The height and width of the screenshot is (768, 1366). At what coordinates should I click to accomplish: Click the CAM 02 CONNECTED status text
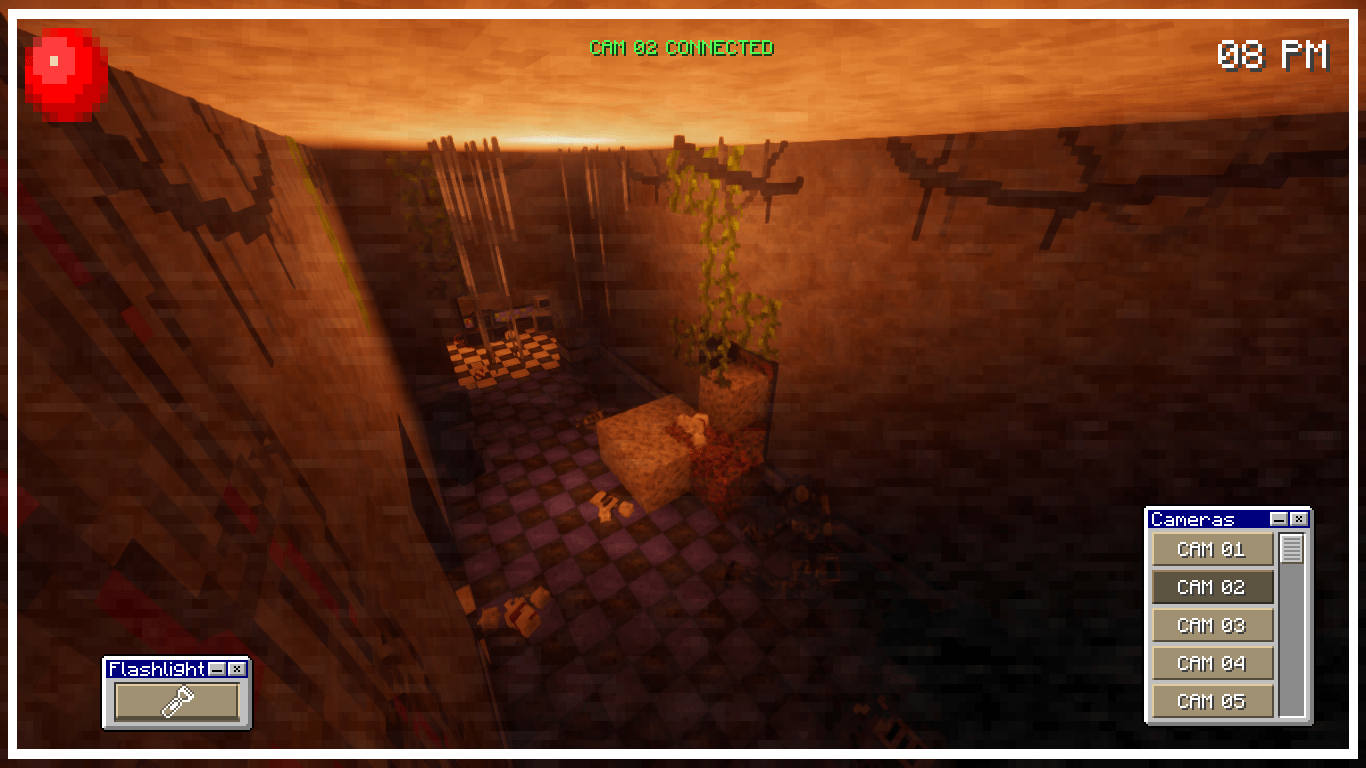pyautogui.click(x=683, y=47)
